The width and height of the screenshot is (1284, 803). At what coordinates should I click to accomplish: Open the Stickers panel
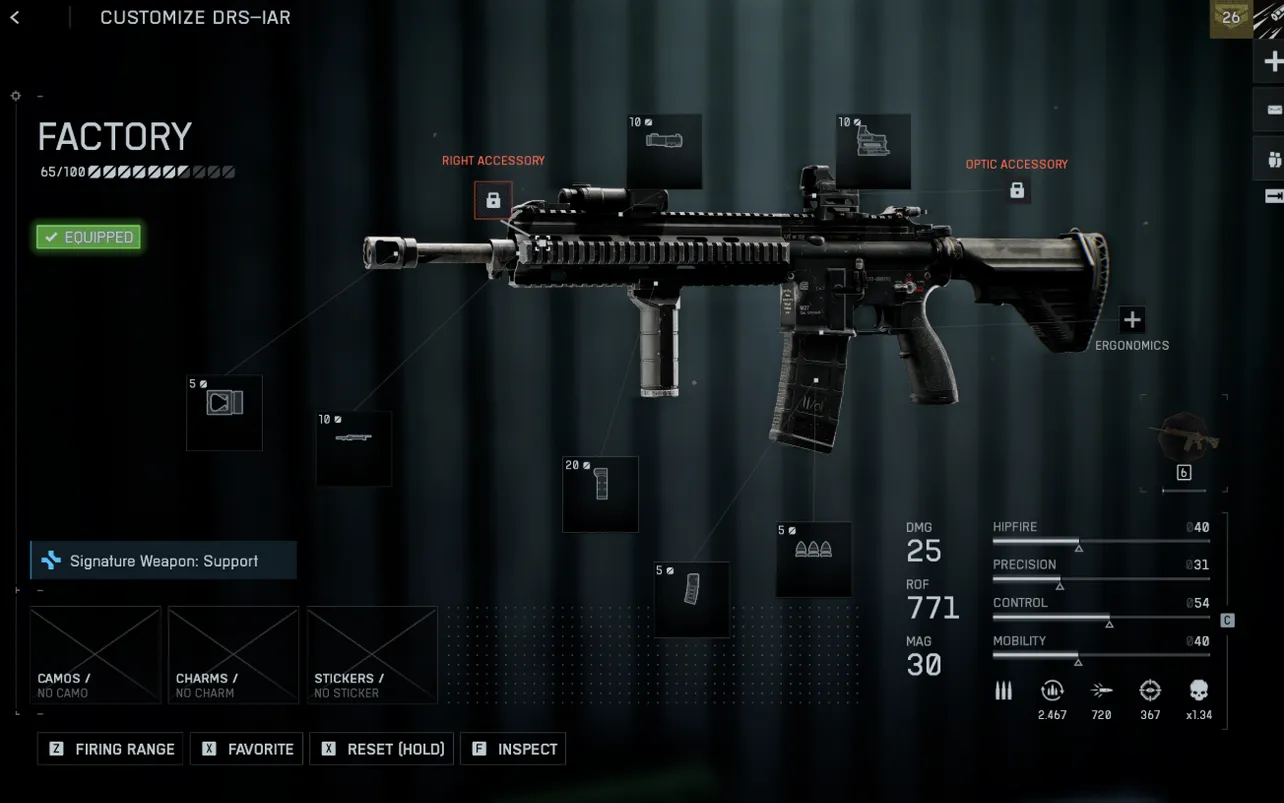[x=371, y=655]
